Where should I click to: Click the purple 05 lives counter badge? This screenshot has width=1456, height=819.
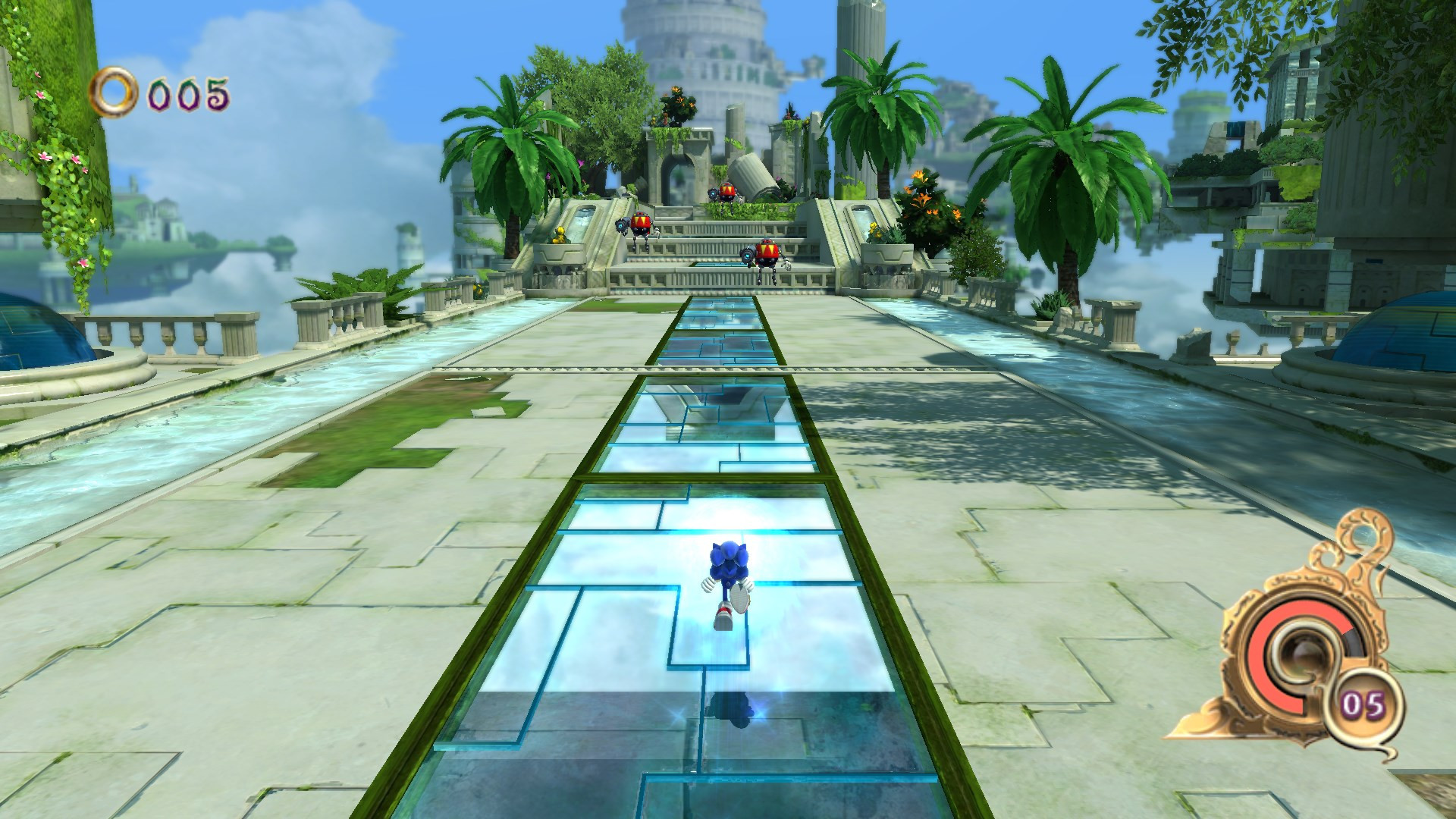1363,704
